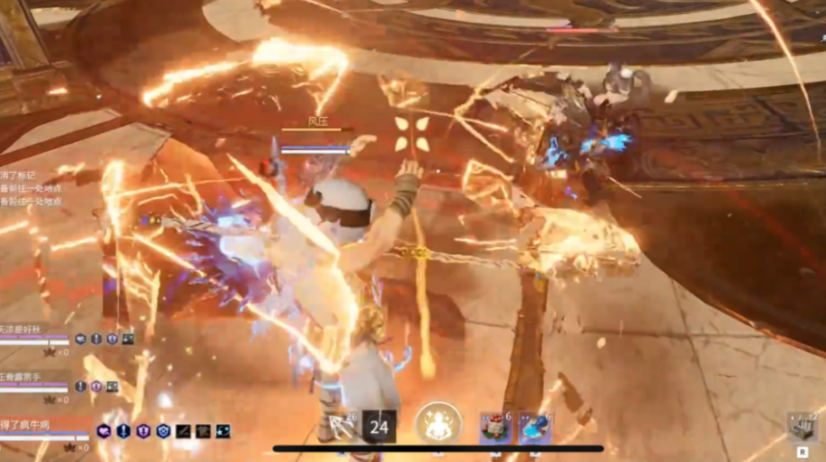Use the red consumable item slot
Image resolution: width=826 pixels, height=462 pixels.
[495, 427]
